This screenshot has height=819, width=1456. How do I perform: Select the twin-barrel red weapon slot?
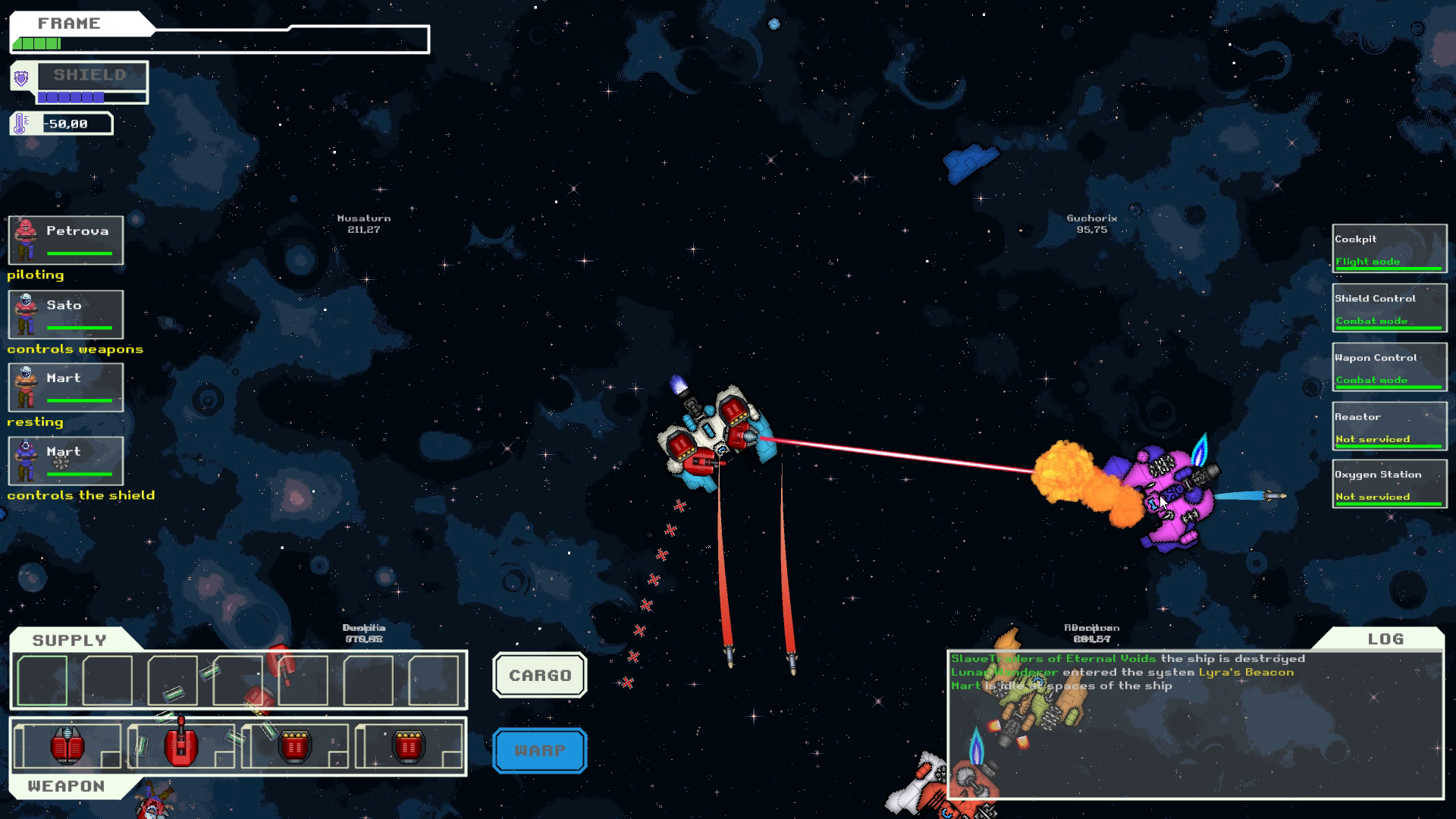pos(67,746)
